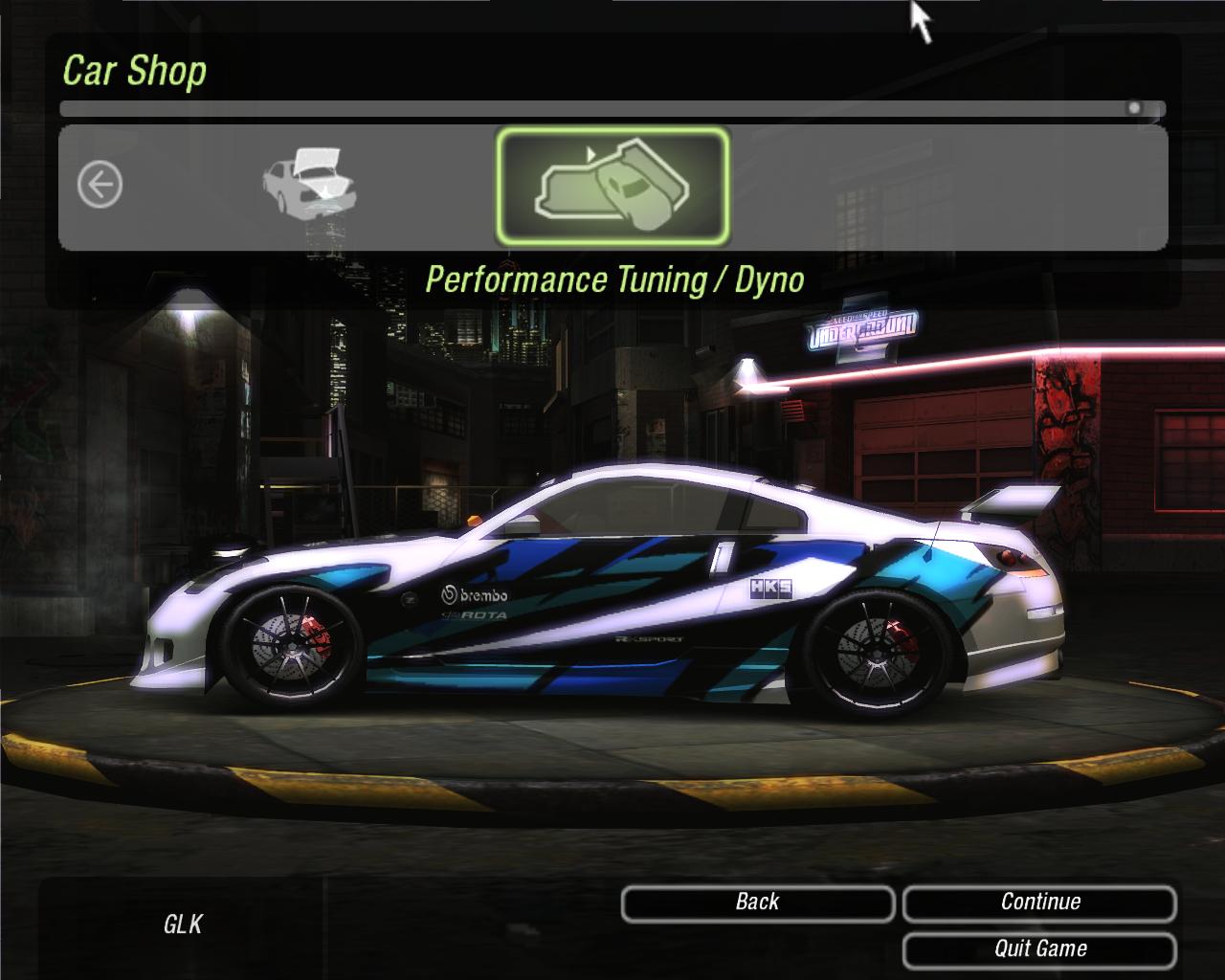Choose Continue to proceed
Image resolution: width=1225 pixels, height=980 pixels.
tap(1039, 902)
